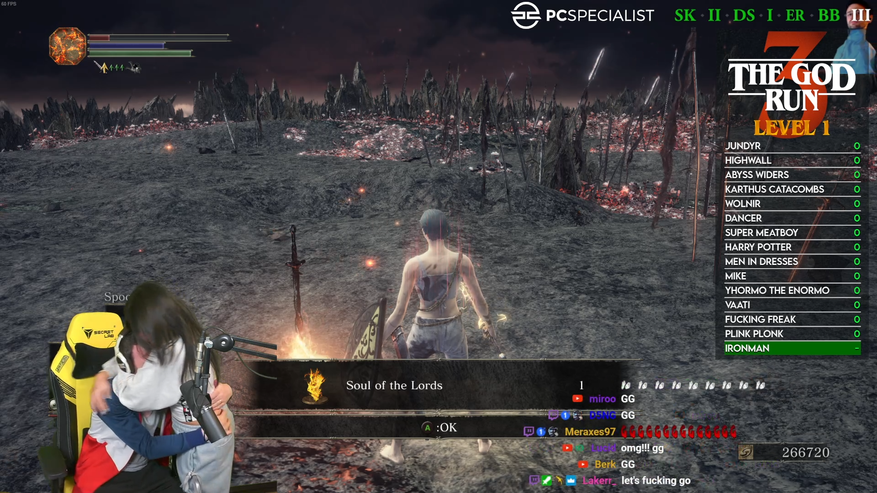Click the ember emblem beside the health bar
The height and width of the screenshot is (493, 877).
[67, 46]
